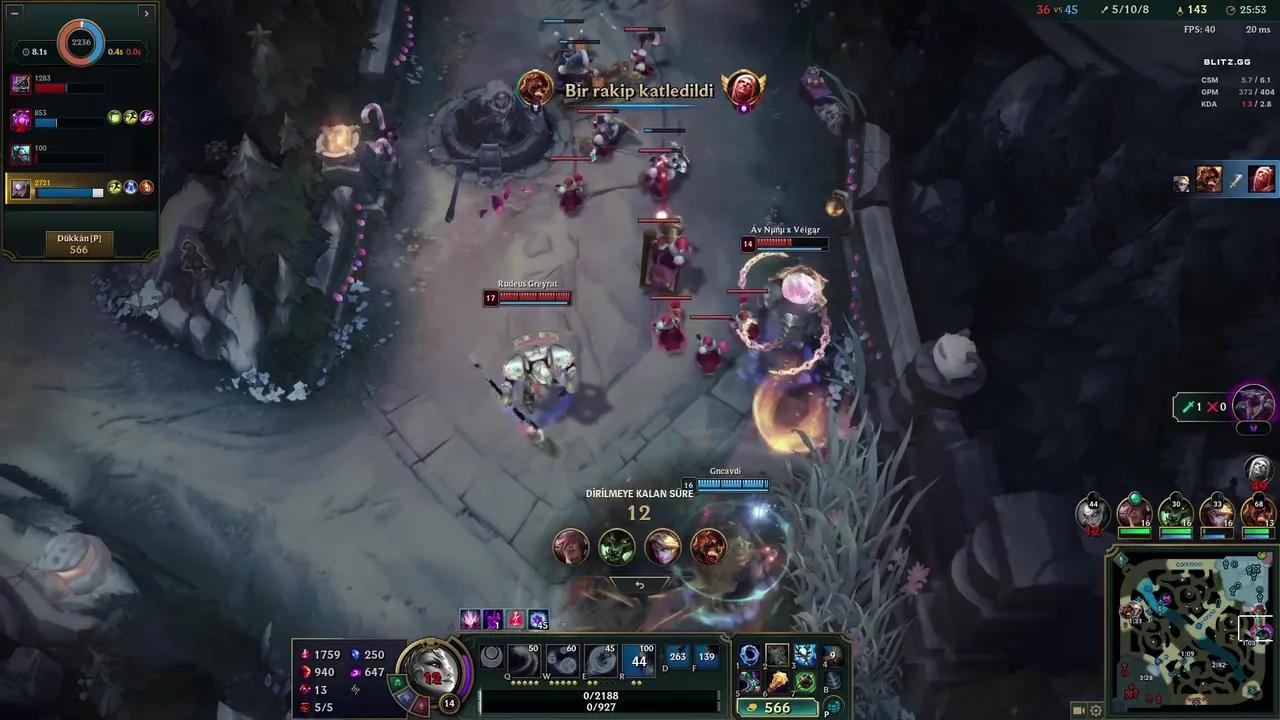
Task: Select the Hextech Rocketbelt item in slot one
Action: tap(750, 656)
